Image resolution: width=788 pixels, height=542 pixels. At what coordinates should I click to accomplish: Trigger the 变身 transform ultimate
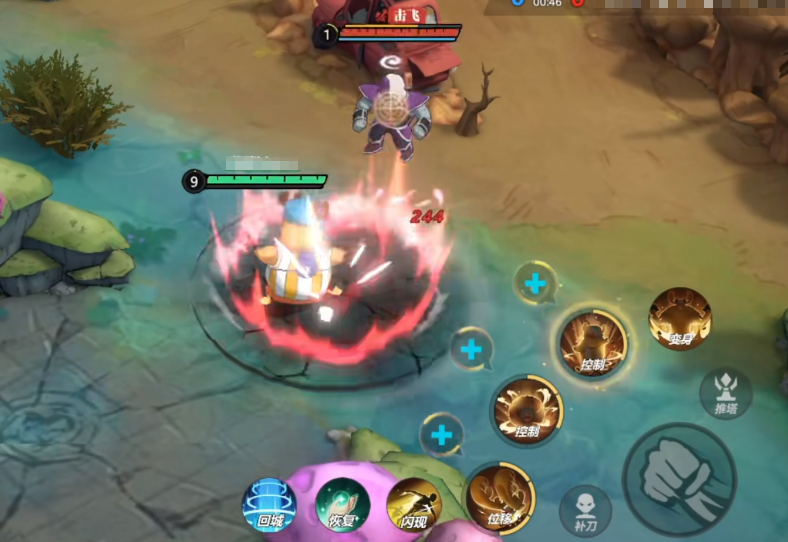point(680,320)
